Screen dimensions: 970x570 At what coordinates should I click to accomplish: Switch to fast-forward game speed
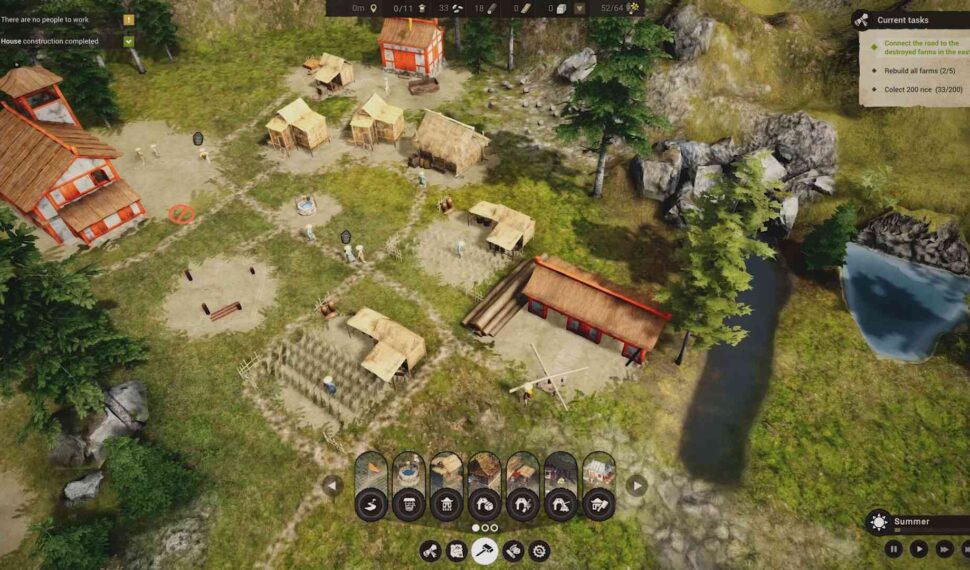943,548
